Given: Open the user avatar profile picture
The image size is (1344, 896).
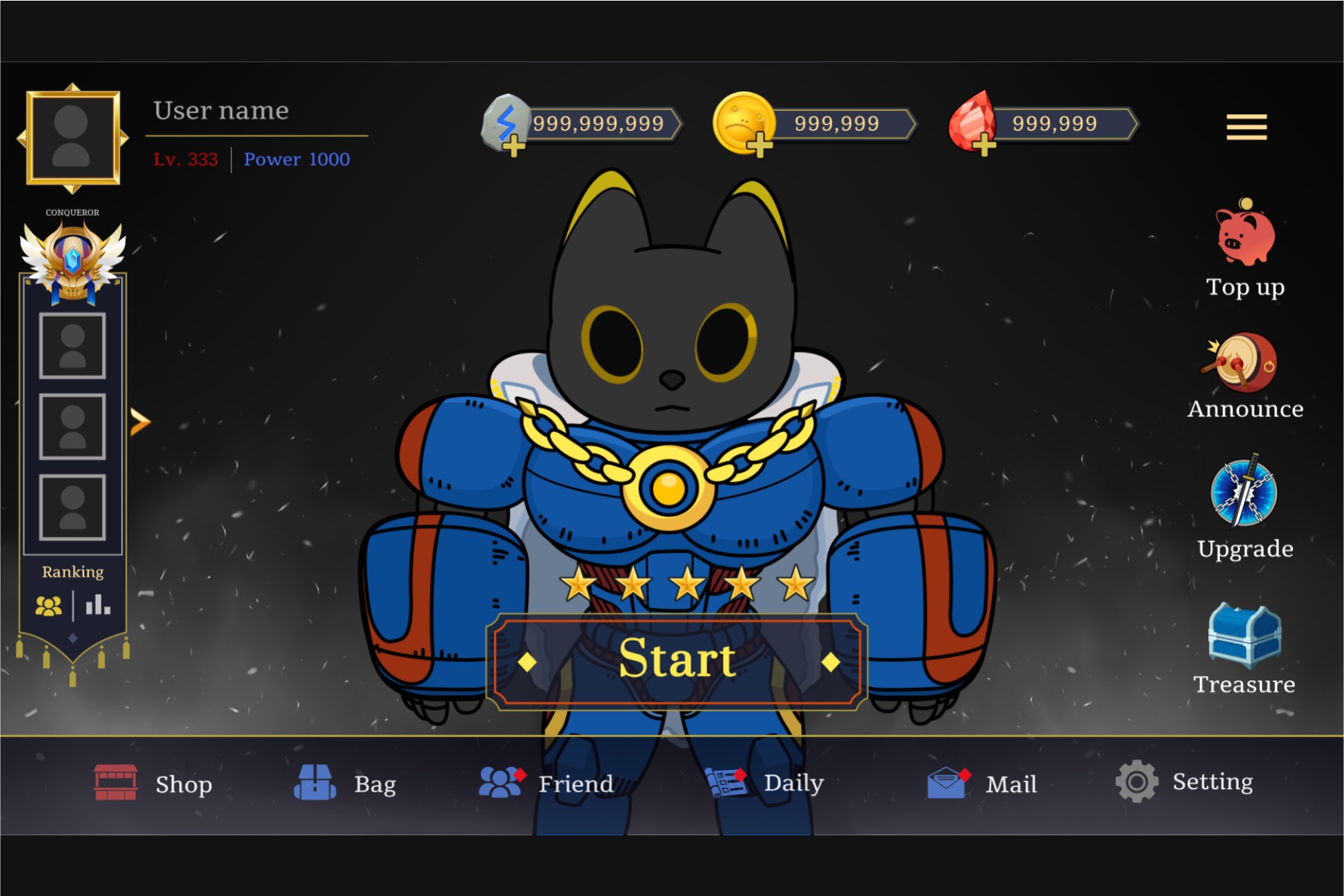Looking at the screenshot, I should pos(72,138).
